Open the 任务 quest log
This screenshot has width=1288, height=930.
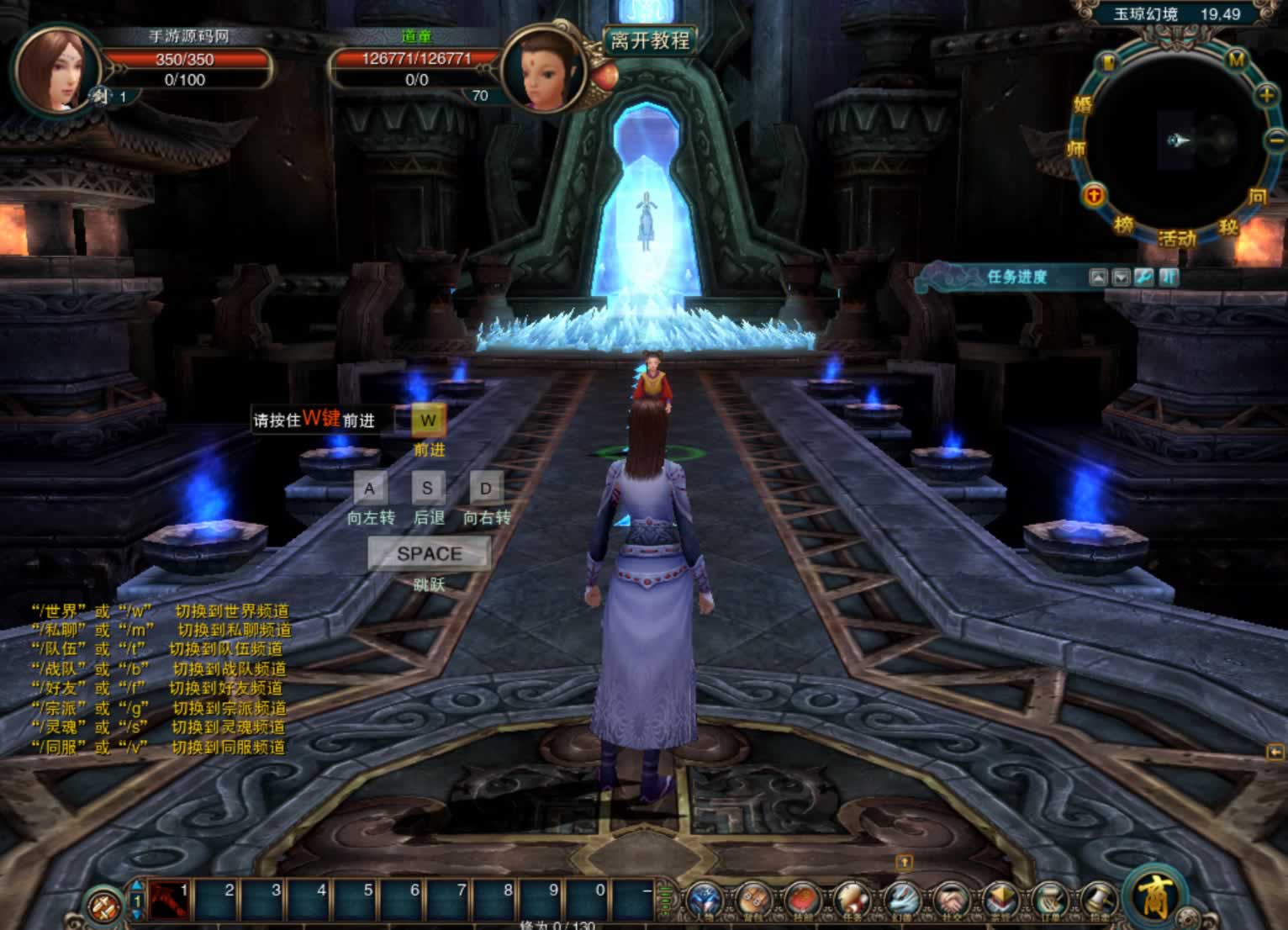tap(852, 901)
